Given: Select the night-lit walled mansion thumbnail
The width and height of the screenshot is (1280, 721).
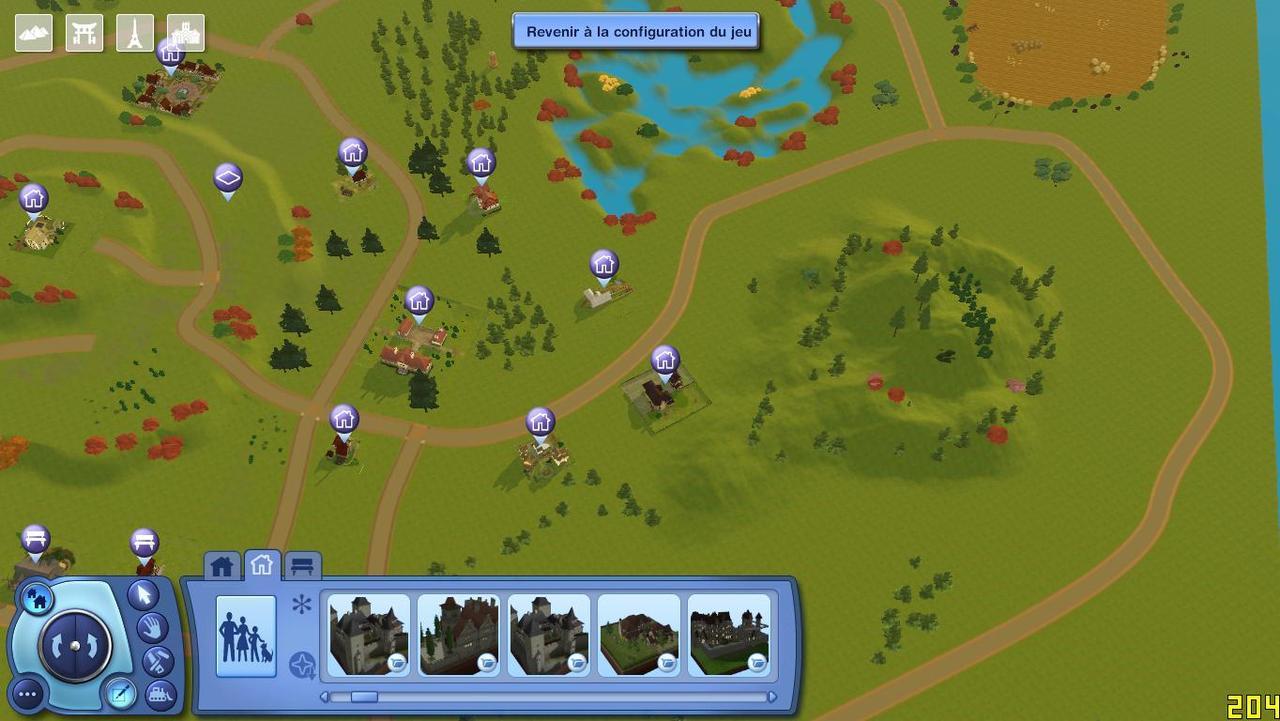Looking at the screenshot, I should click(729, 635).
